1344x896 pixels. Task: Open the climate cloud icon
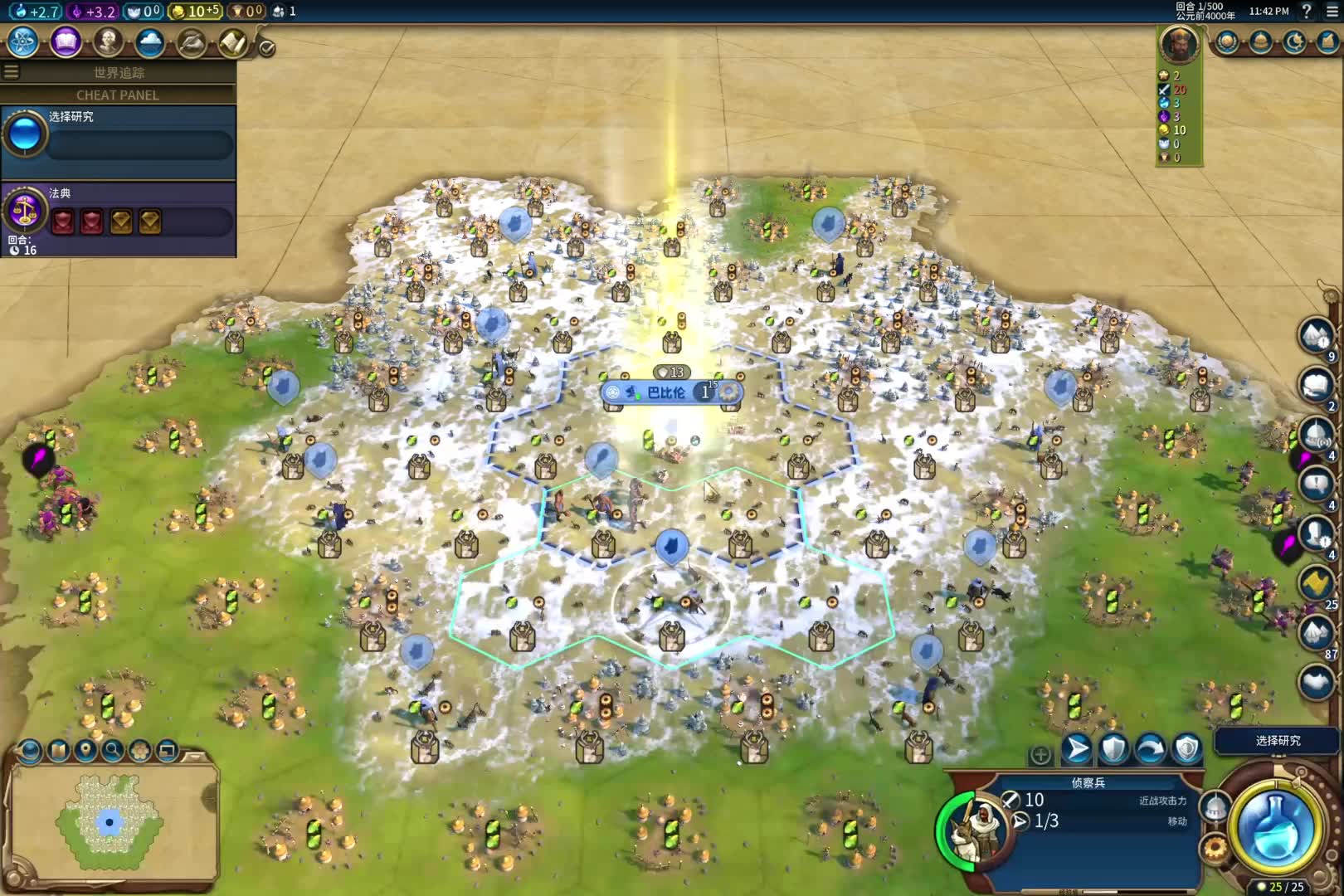150,41
